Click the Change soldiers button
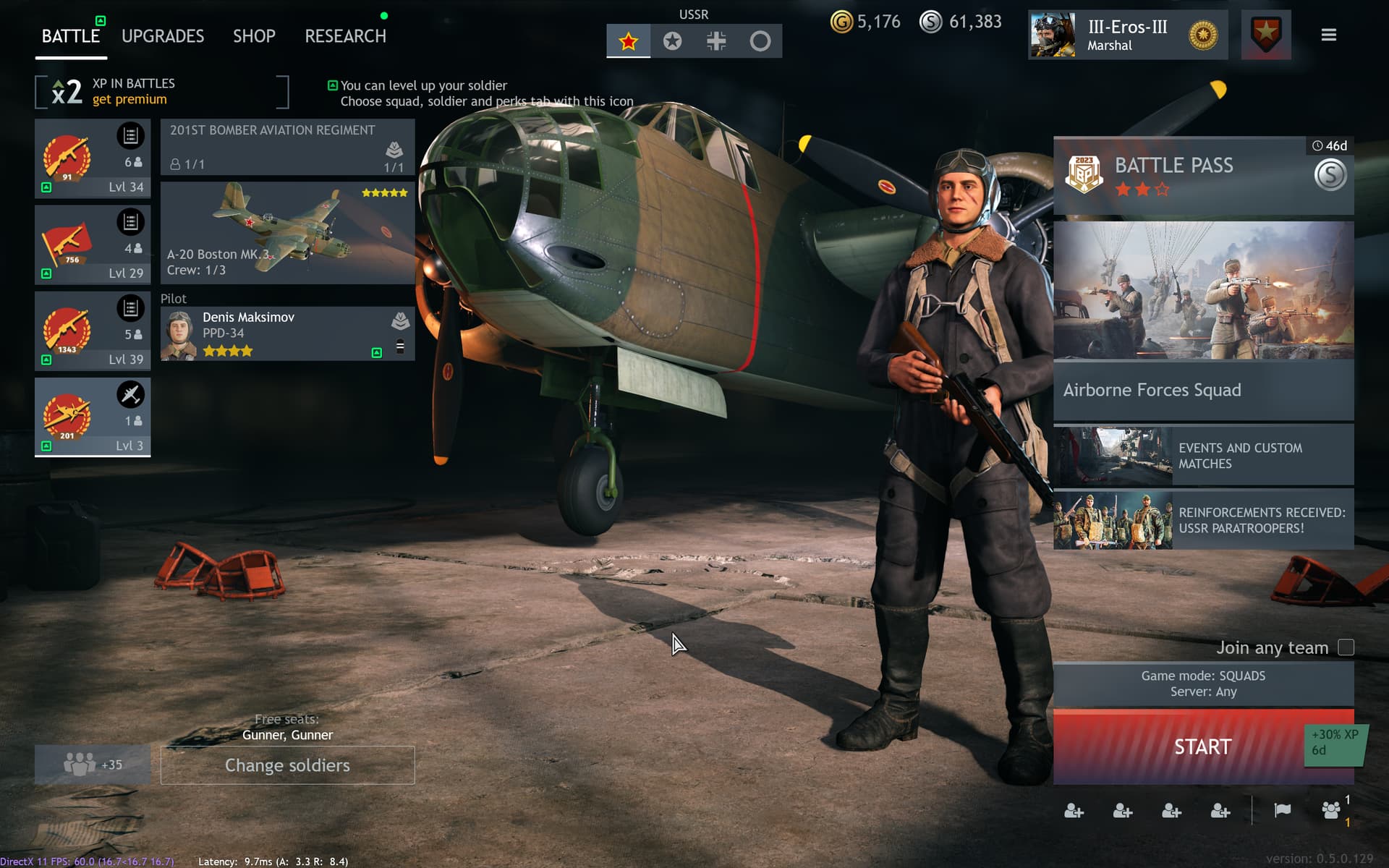 pyautogui.click(x=287, y=765)
